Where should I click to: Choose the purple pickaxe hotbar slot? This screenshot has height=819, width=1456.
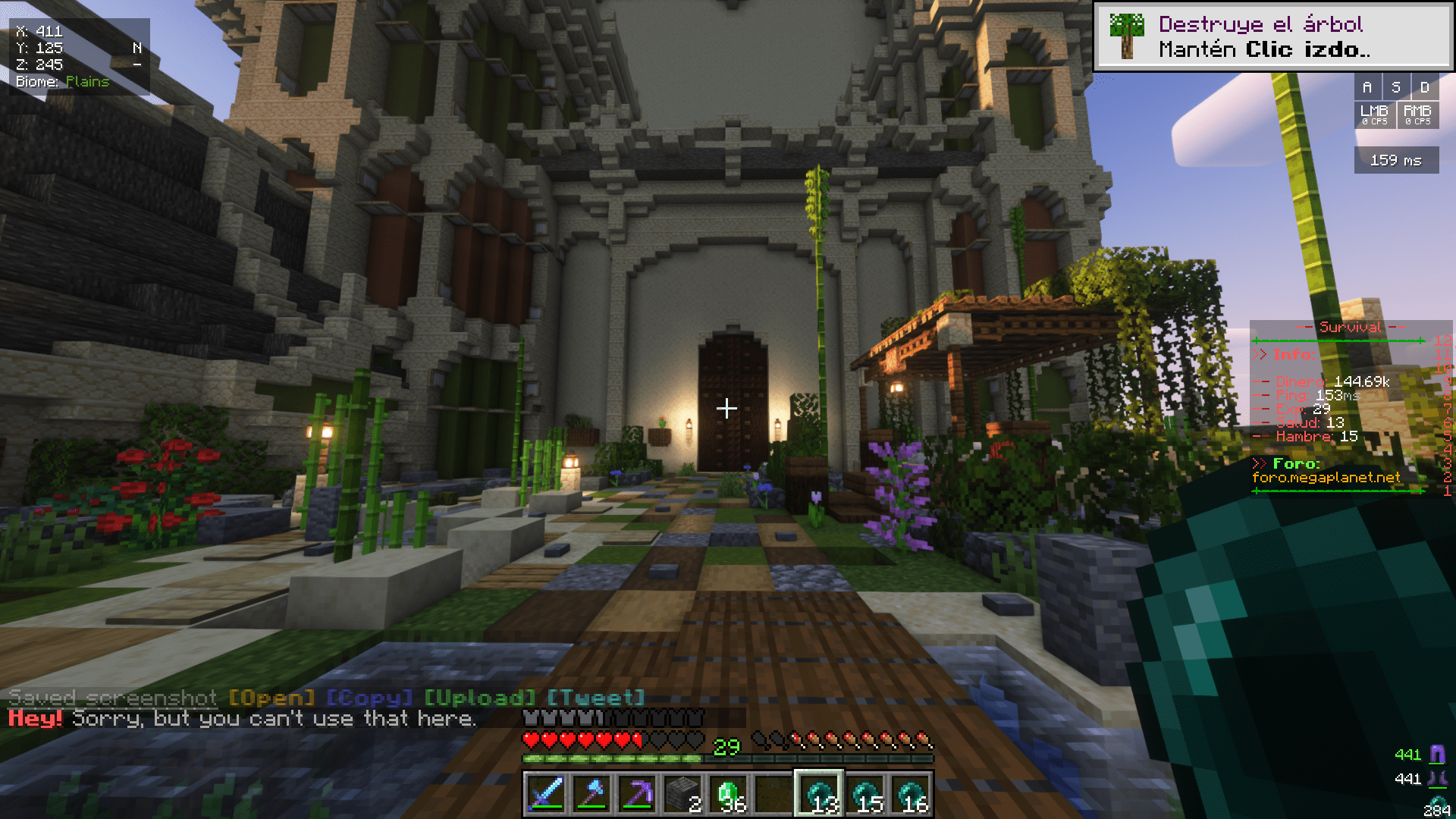(637, 793)
